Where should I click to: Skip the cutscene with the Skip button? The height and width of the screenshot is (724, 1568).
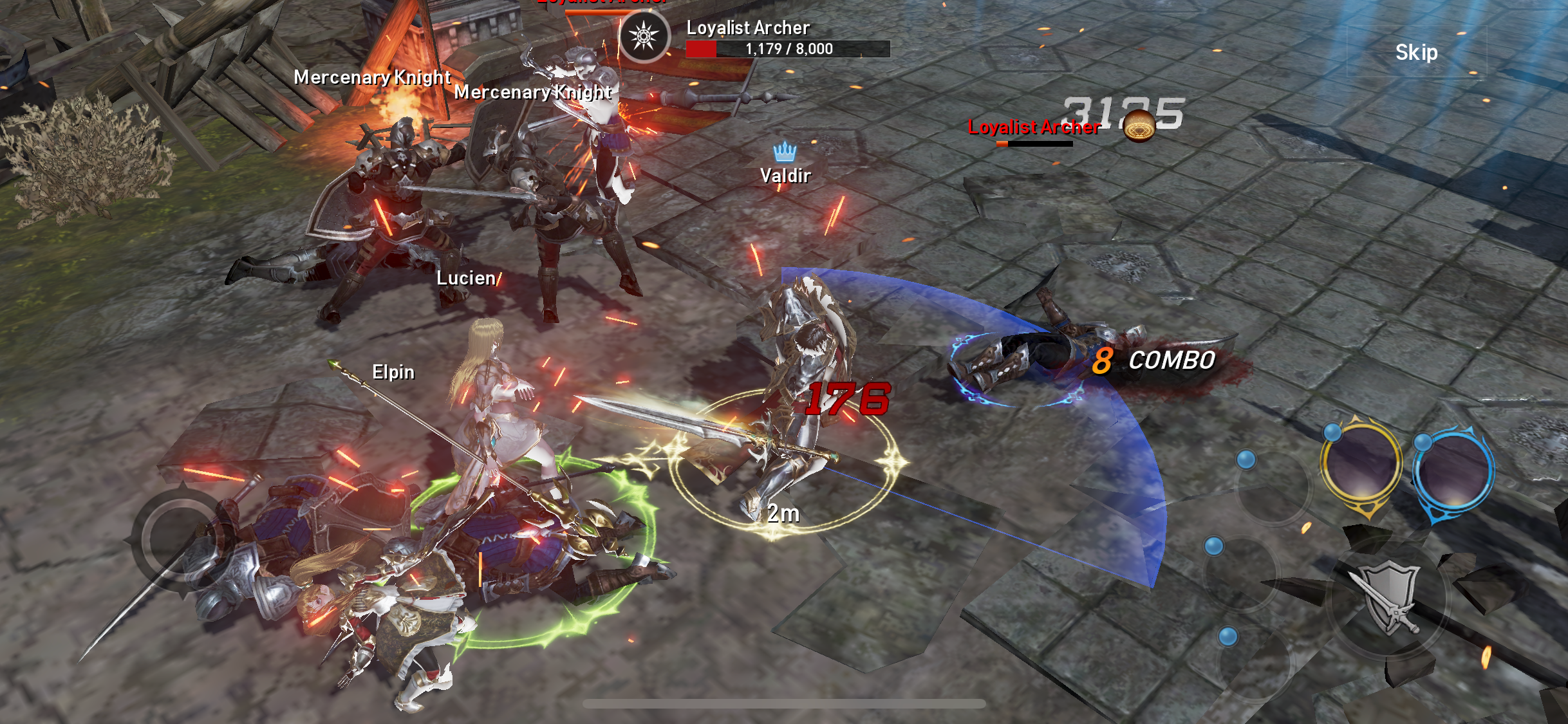(1416, 52)
